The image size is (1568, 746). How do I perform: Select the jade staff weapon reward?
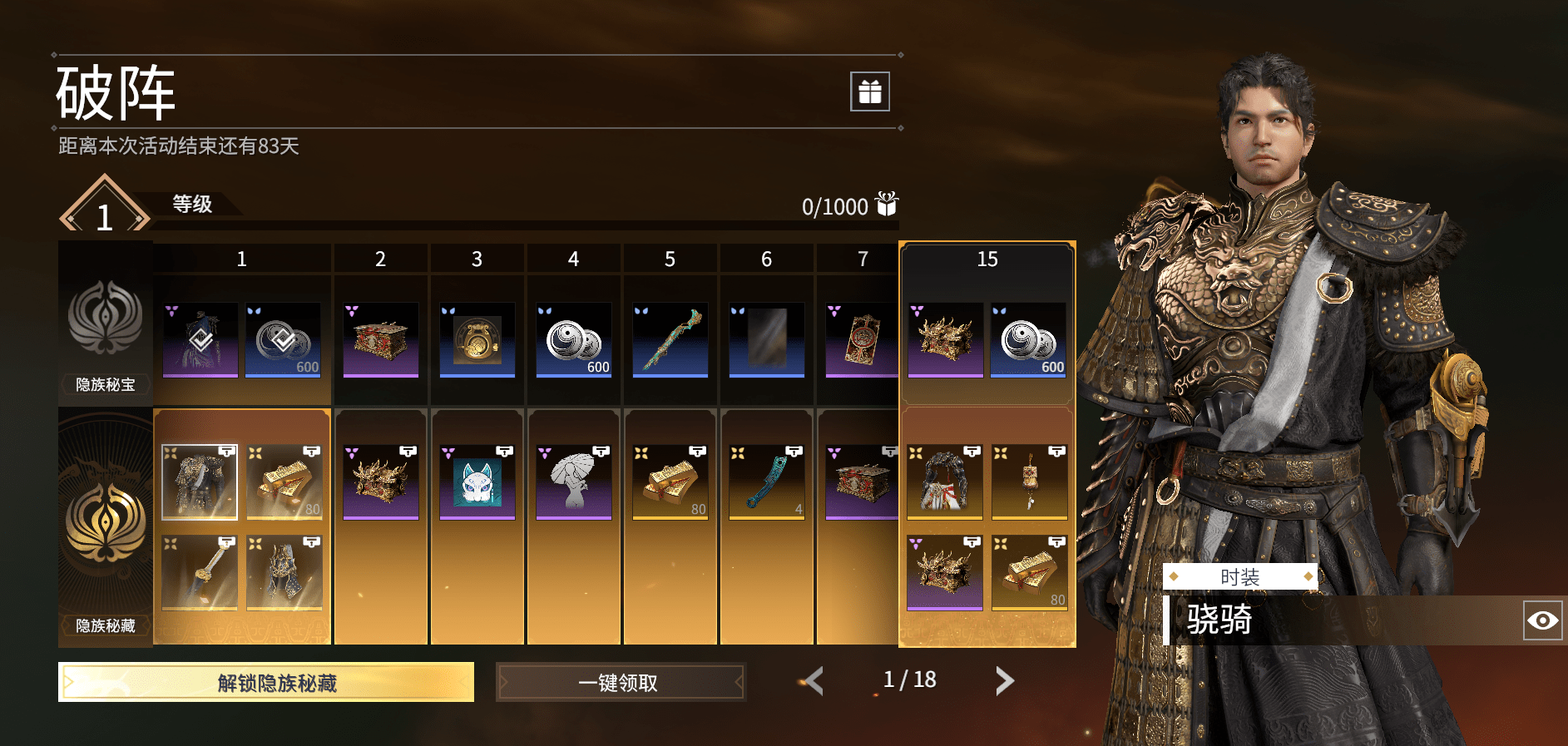tap(670, 339)
